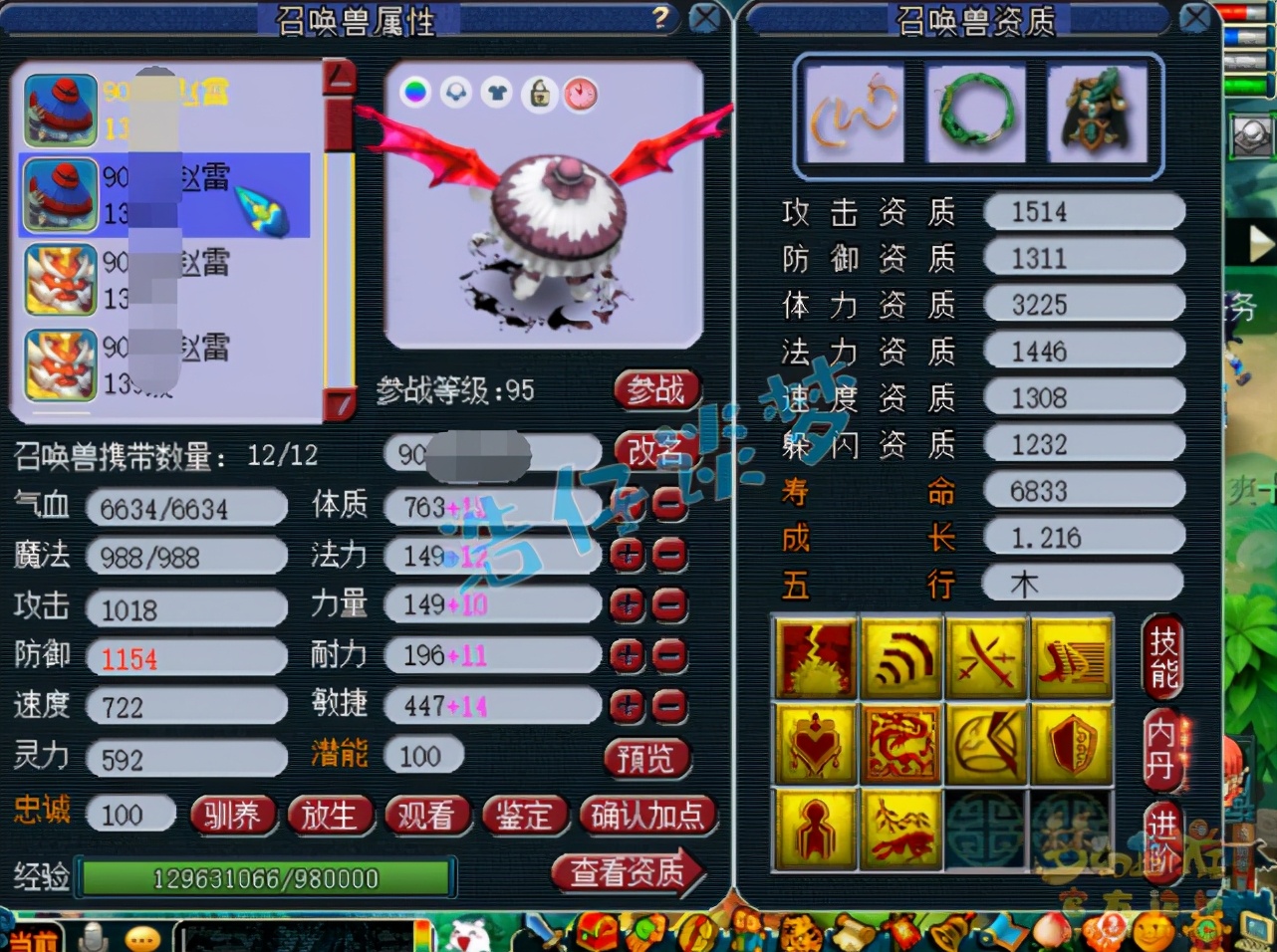Click the experience progress bar showing 129631066/980000
Image resolution: width=1277 pixels, height=952 pixels.
pyautogui.click(x=265, y=878)
